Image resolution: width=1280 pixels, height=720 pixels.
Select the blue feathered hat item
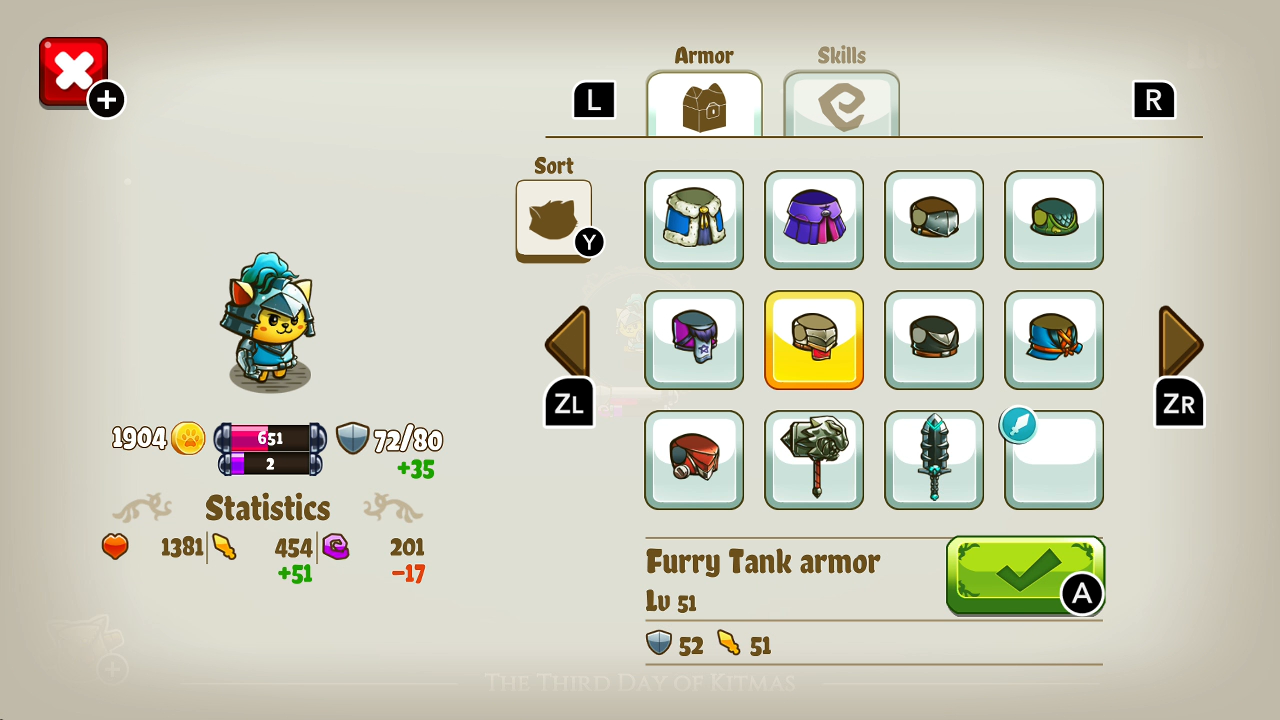coord(1054,340)
